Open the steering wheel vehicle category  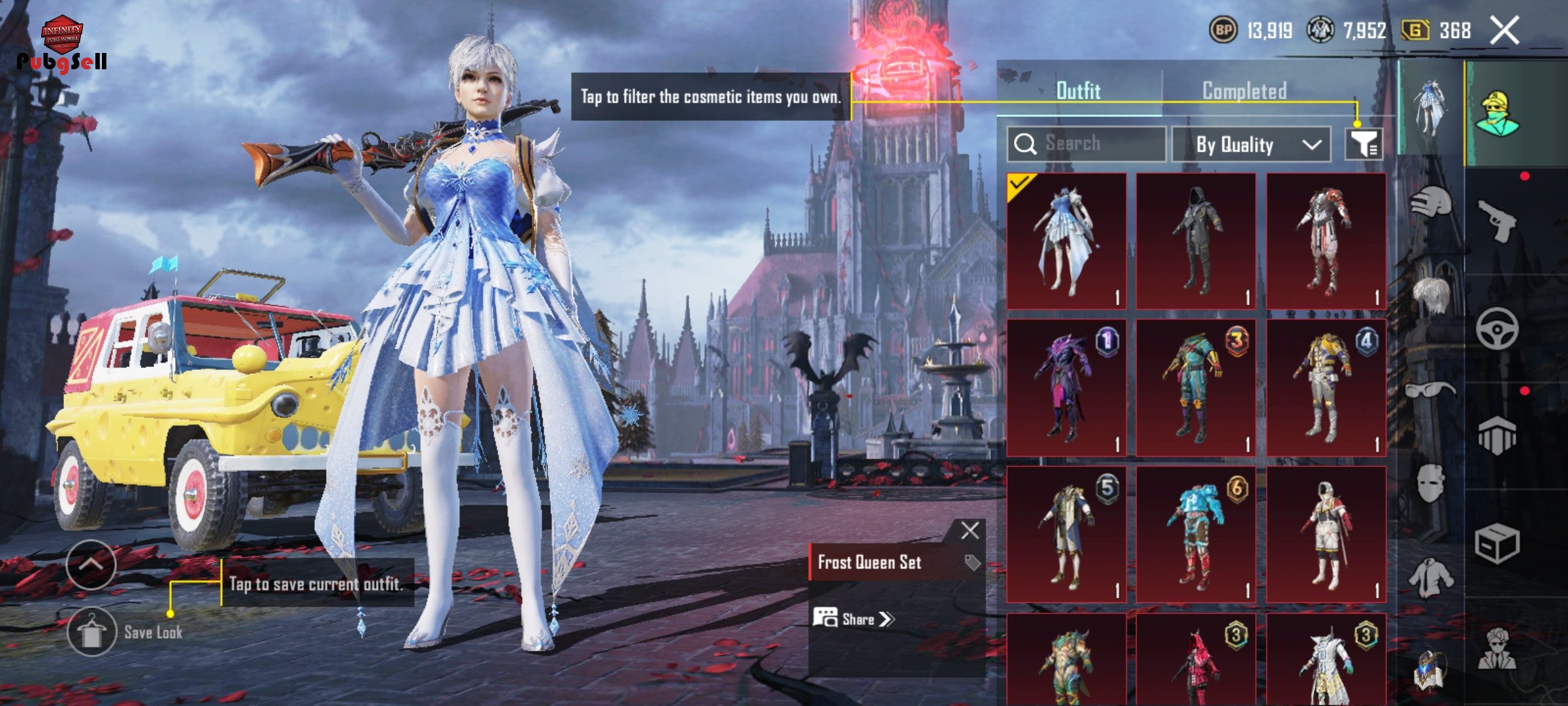click(x=1496, y=328)
